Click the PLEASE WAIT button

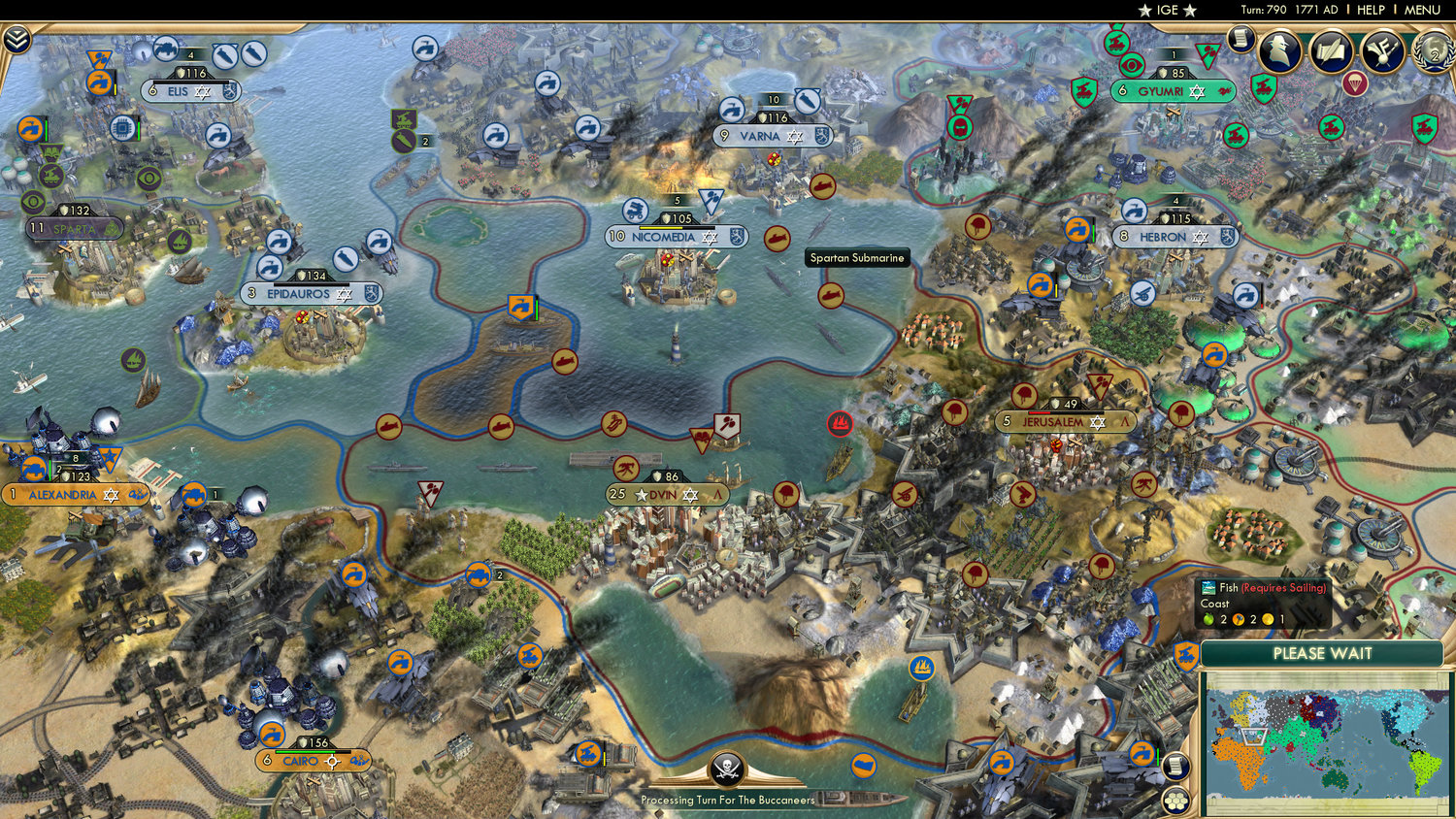pyautogui.click(x=1324, y=655)
